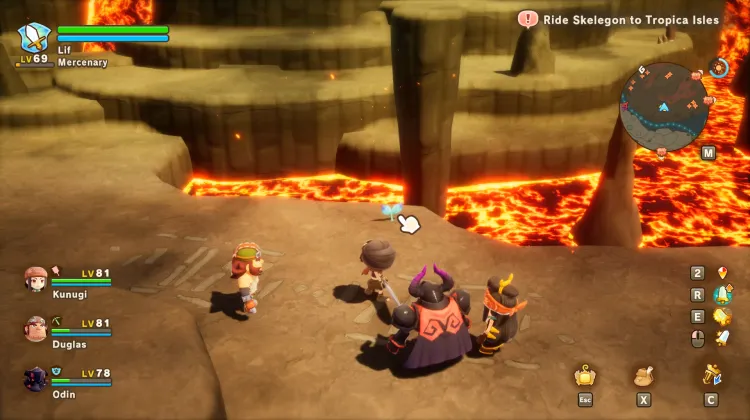Activate the golden charge attack skill icon

click(x=722, y=317)
